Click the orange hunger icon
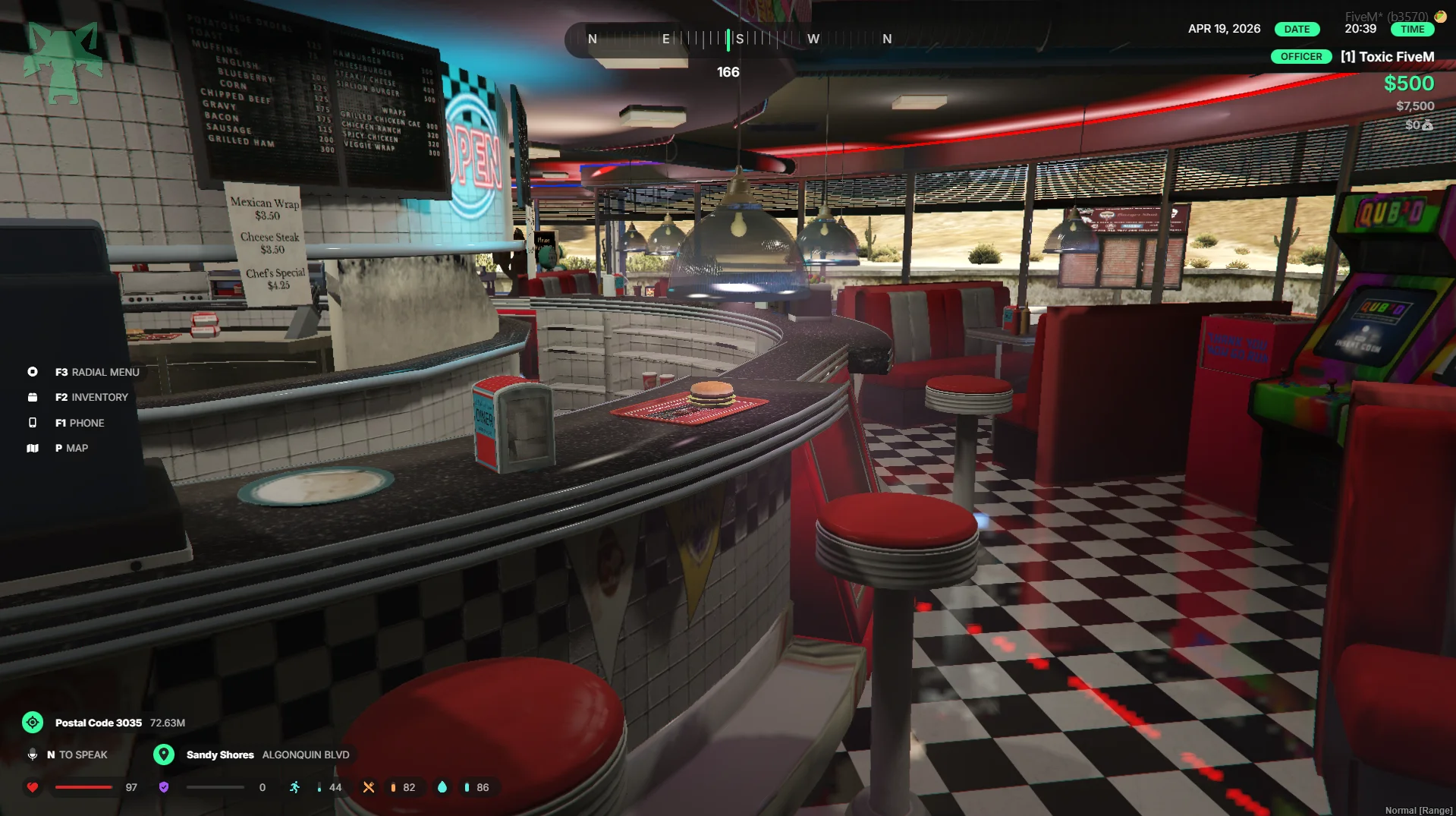Screen dimensions: 1456x816 [x=369, y=787]
